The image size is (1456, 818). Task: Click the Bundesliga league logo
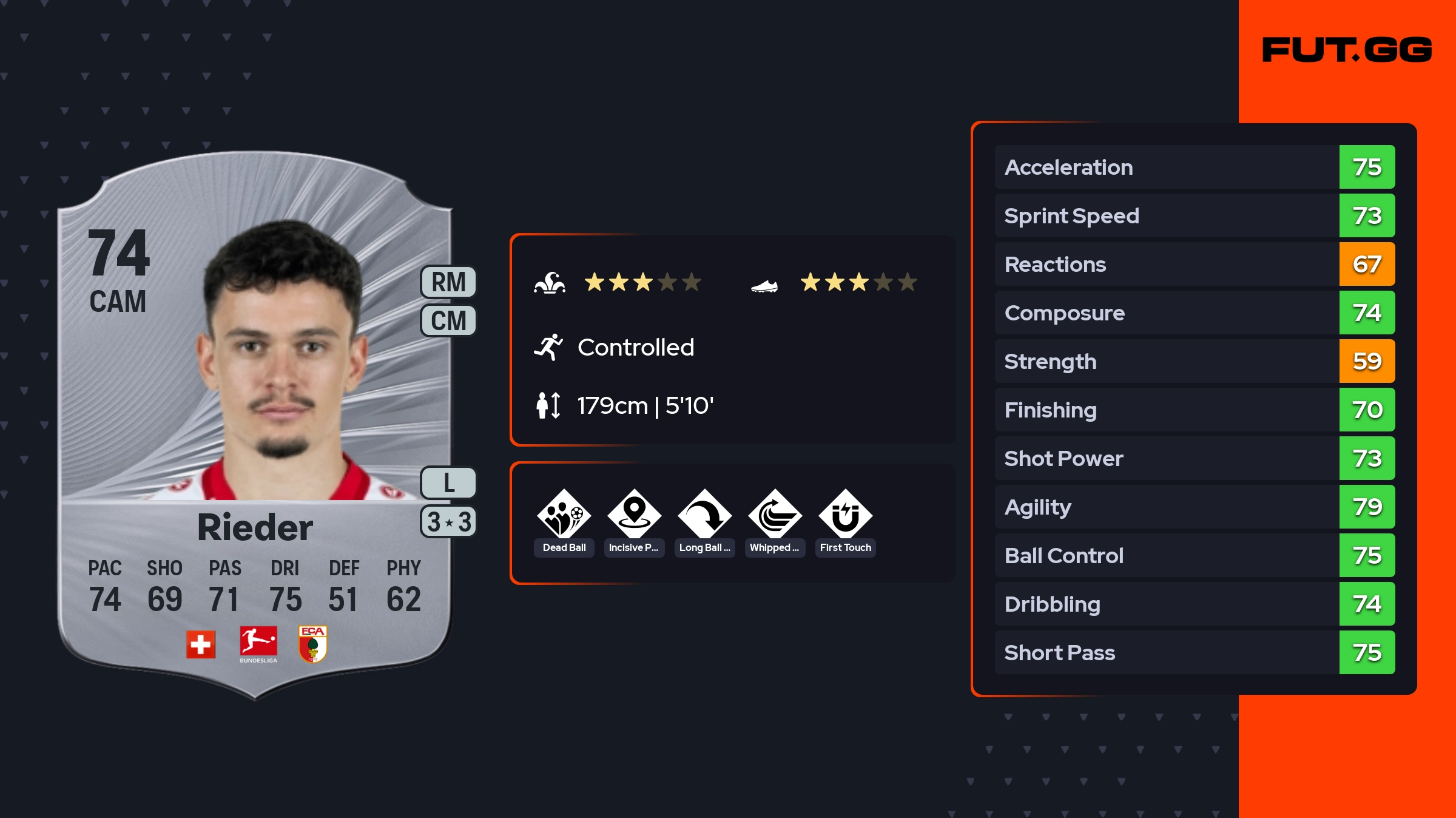(258, 644)
